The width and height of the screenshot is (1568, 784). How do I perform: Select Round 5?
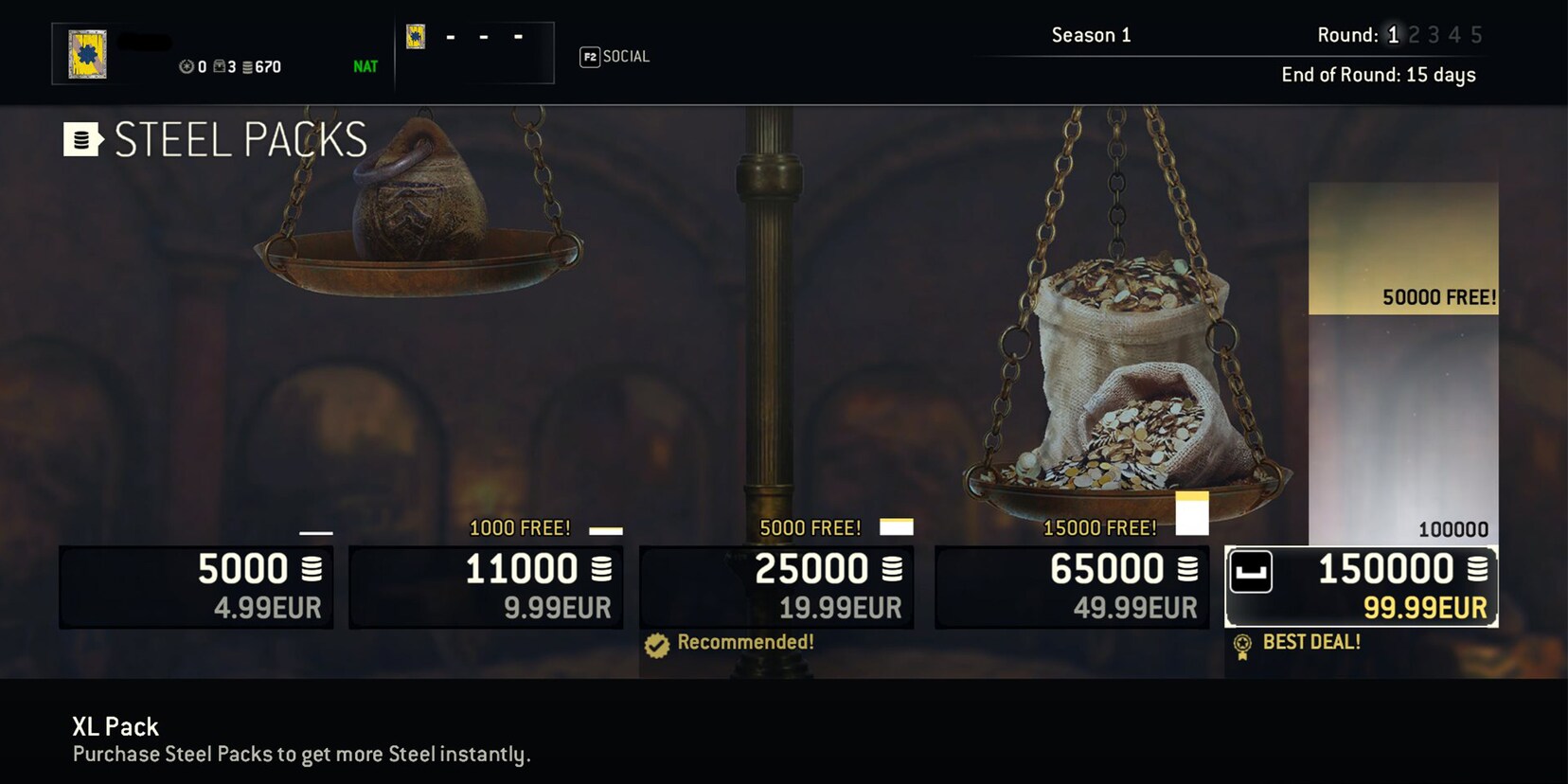(x=1475, y=34)
